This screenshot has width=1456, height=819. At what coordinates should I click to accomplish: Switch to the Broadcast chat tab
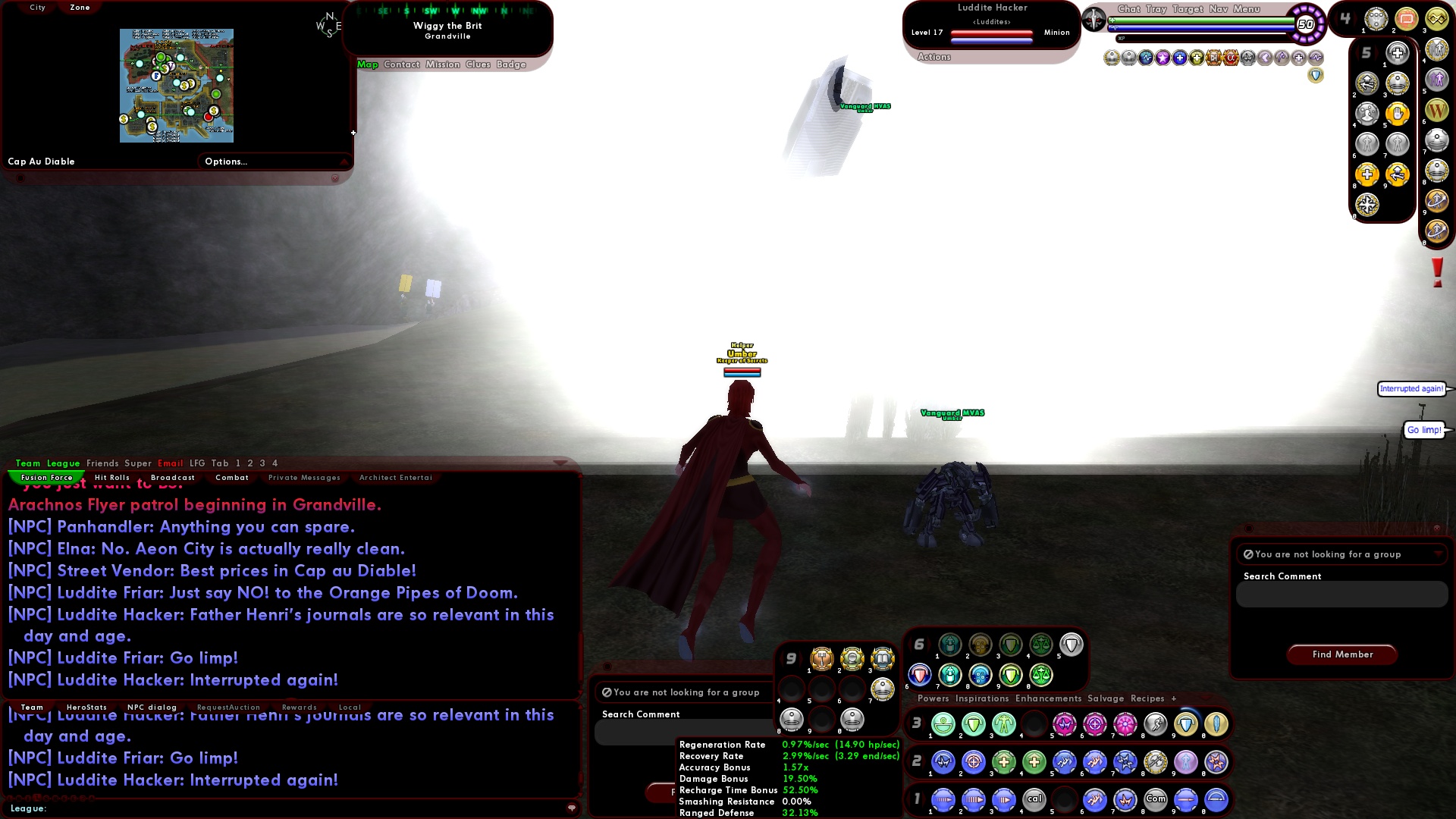(x=173, y=477)
